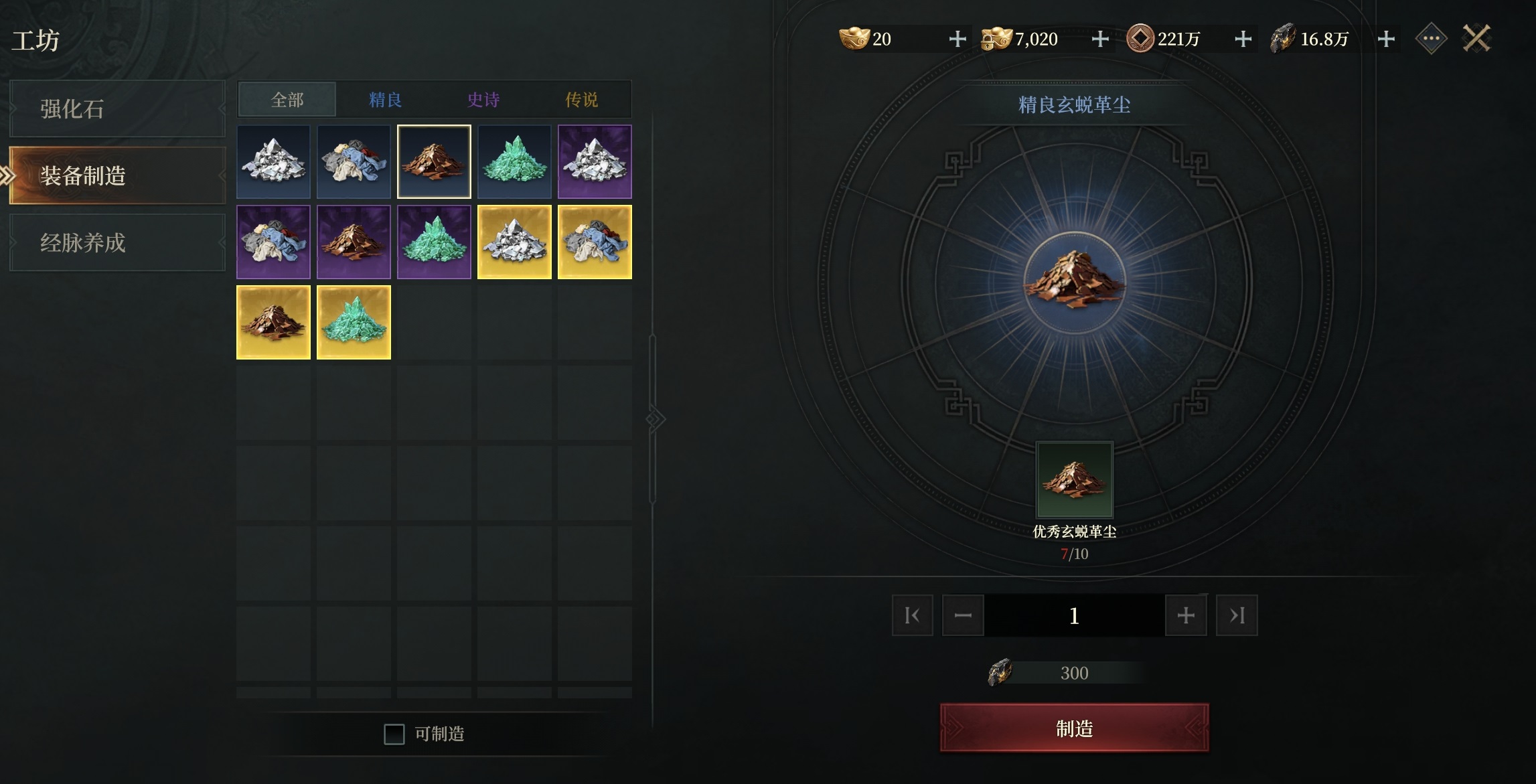Close the 工坊 workshop window

pyautogui.click(x=1476, y=39)
